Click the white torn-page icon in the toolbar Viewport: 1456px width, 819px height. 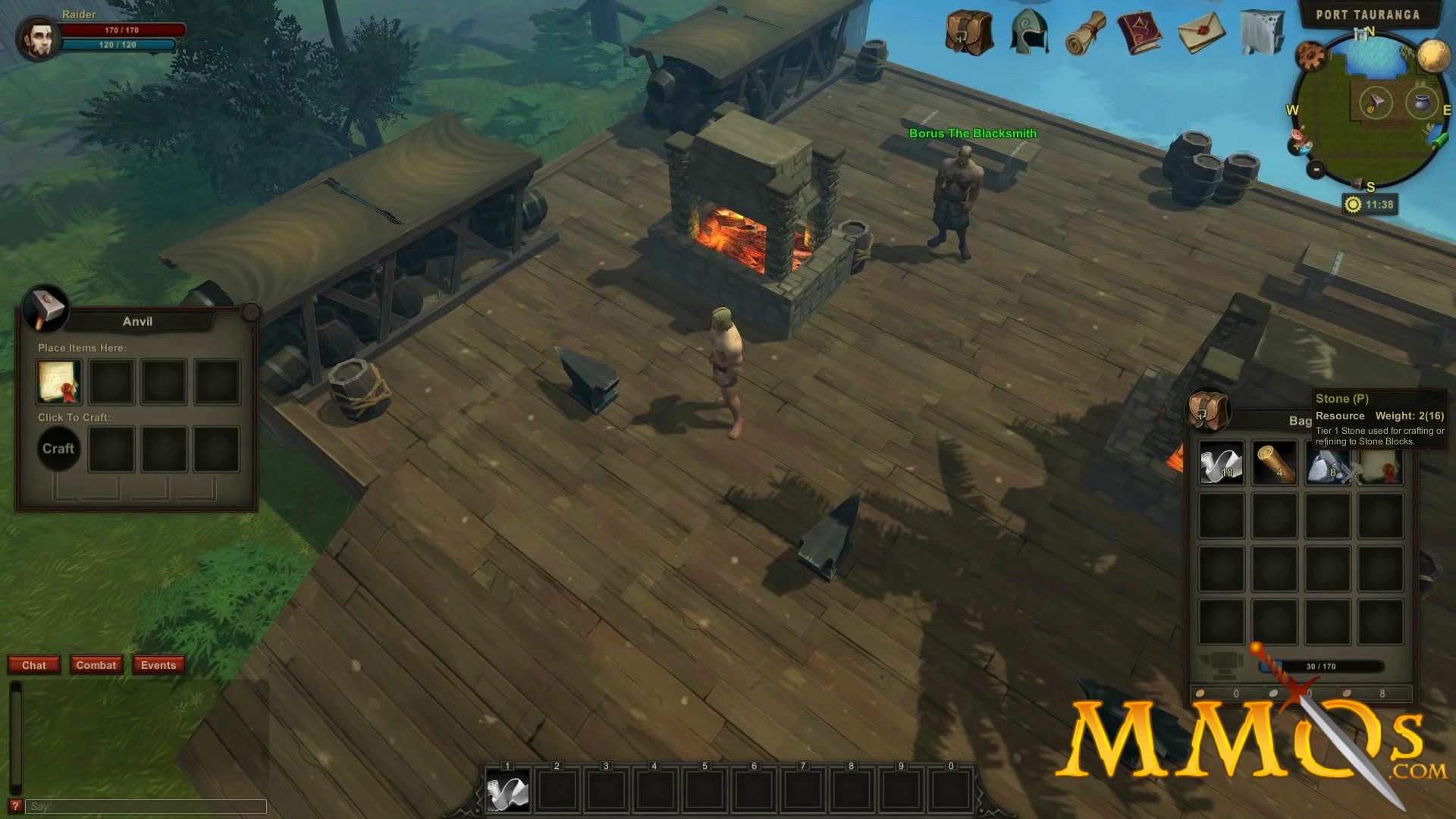coord(1261,33)
